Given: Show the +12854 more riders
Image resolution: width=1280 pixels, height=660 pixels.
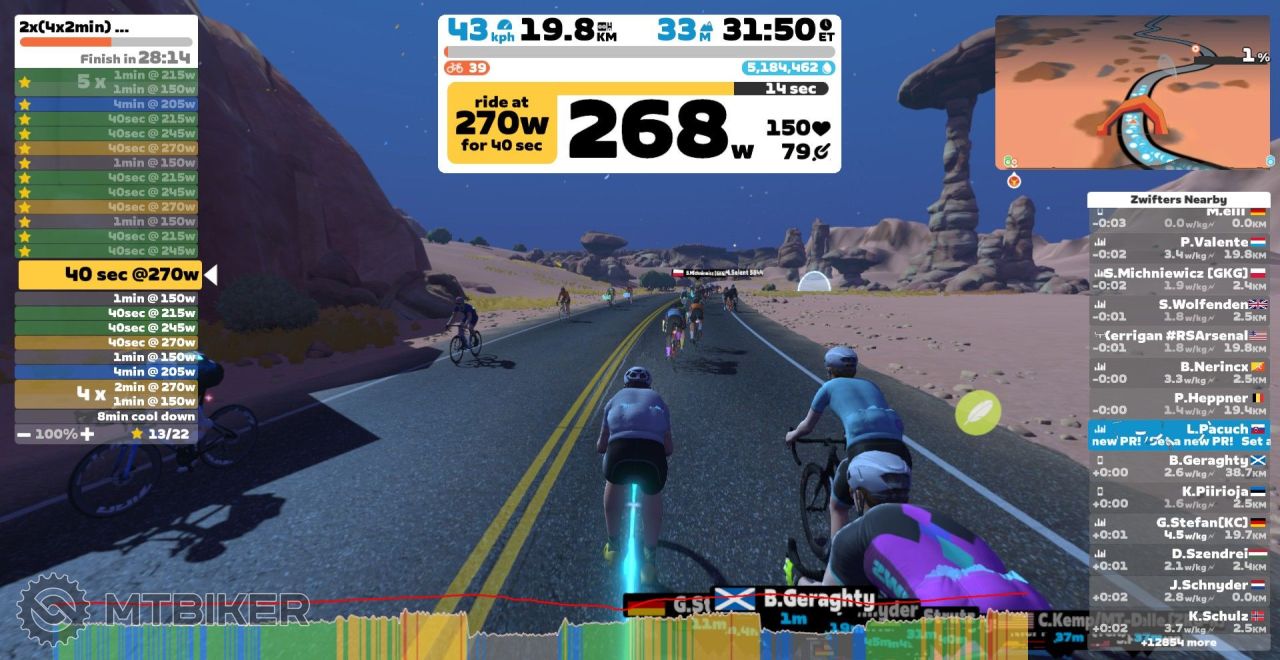Looking at the screenshot, I should tap(1178, 643).
